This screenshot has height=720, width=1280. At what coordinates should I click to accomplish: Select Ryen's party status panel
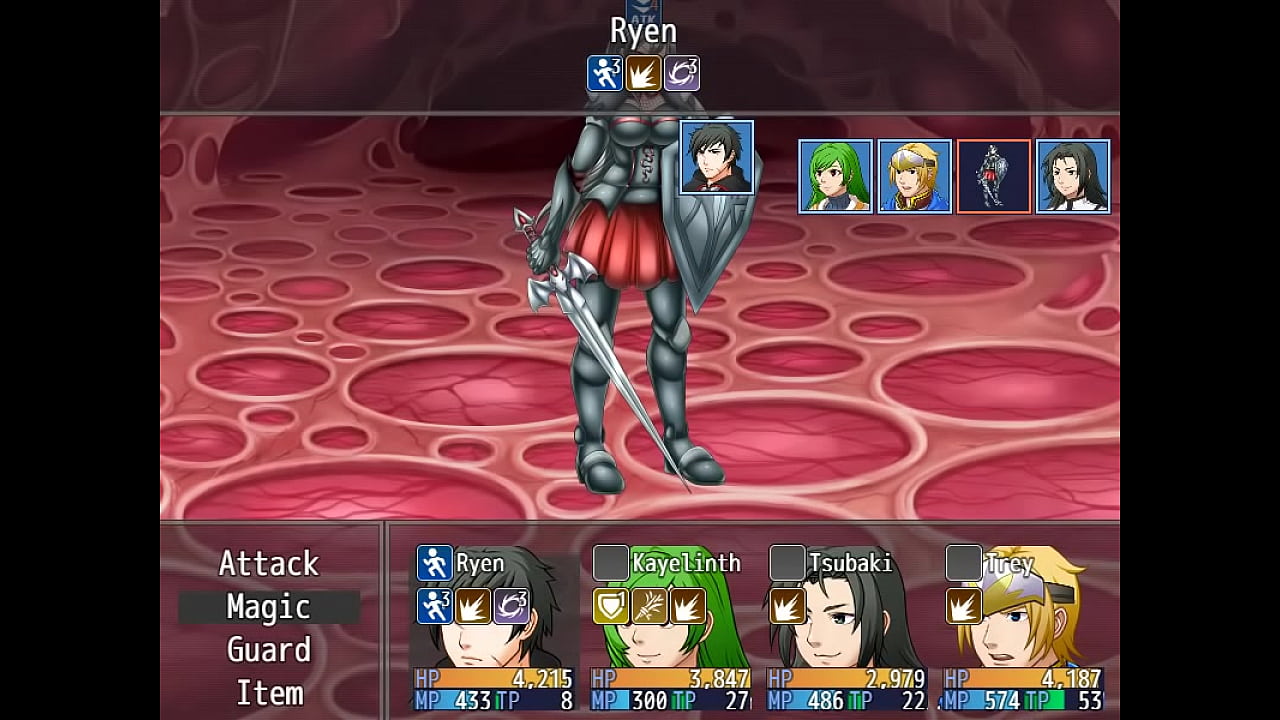(494, 628)
